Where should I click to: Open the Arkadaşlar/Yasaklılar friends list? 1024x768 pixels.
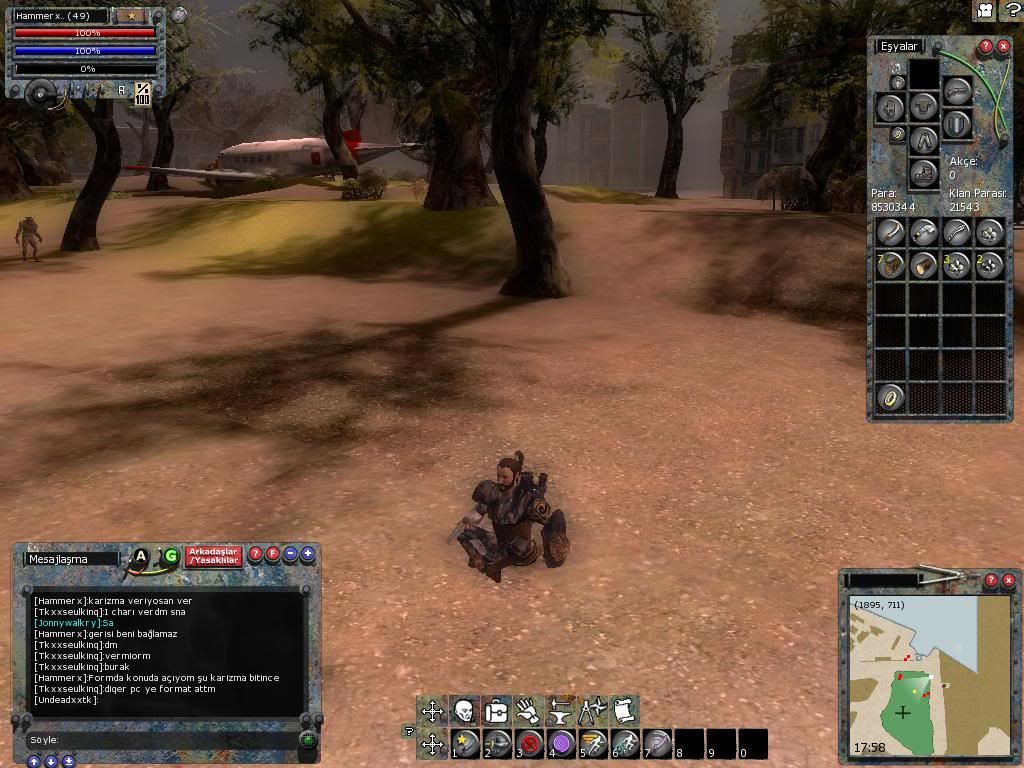click(x=213, y=556)
